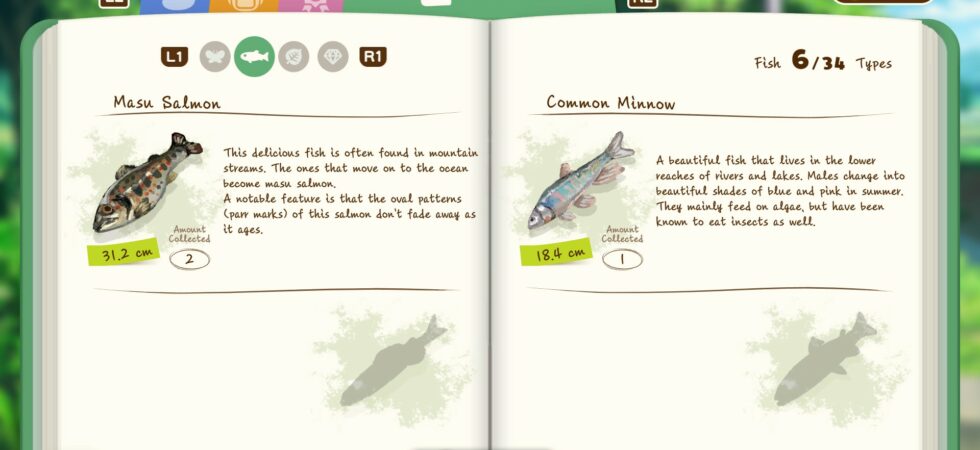Switch to the butterfly insects category
The width and height of the screenshot is (980, 450).
pos(215,57)
